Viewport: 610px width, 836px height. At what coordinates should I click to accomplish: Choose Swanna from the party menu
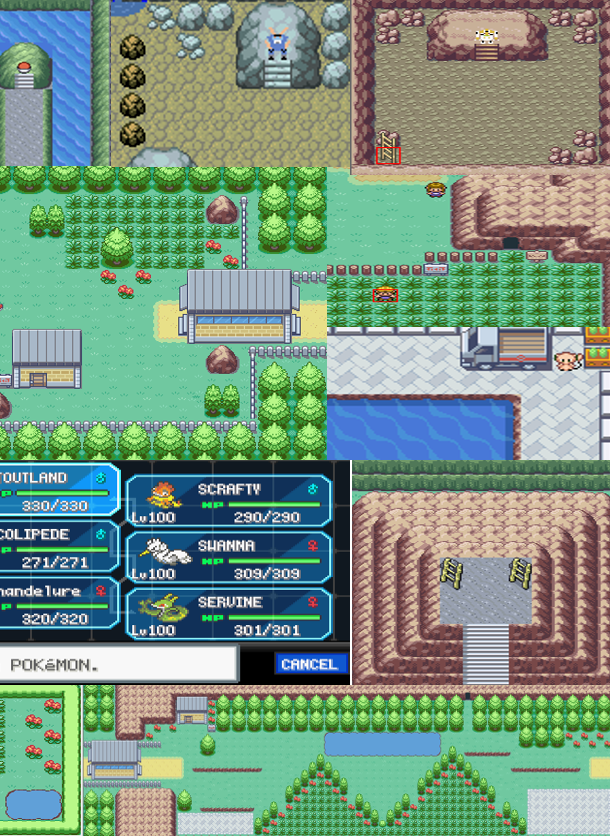(x=229, y=557)
